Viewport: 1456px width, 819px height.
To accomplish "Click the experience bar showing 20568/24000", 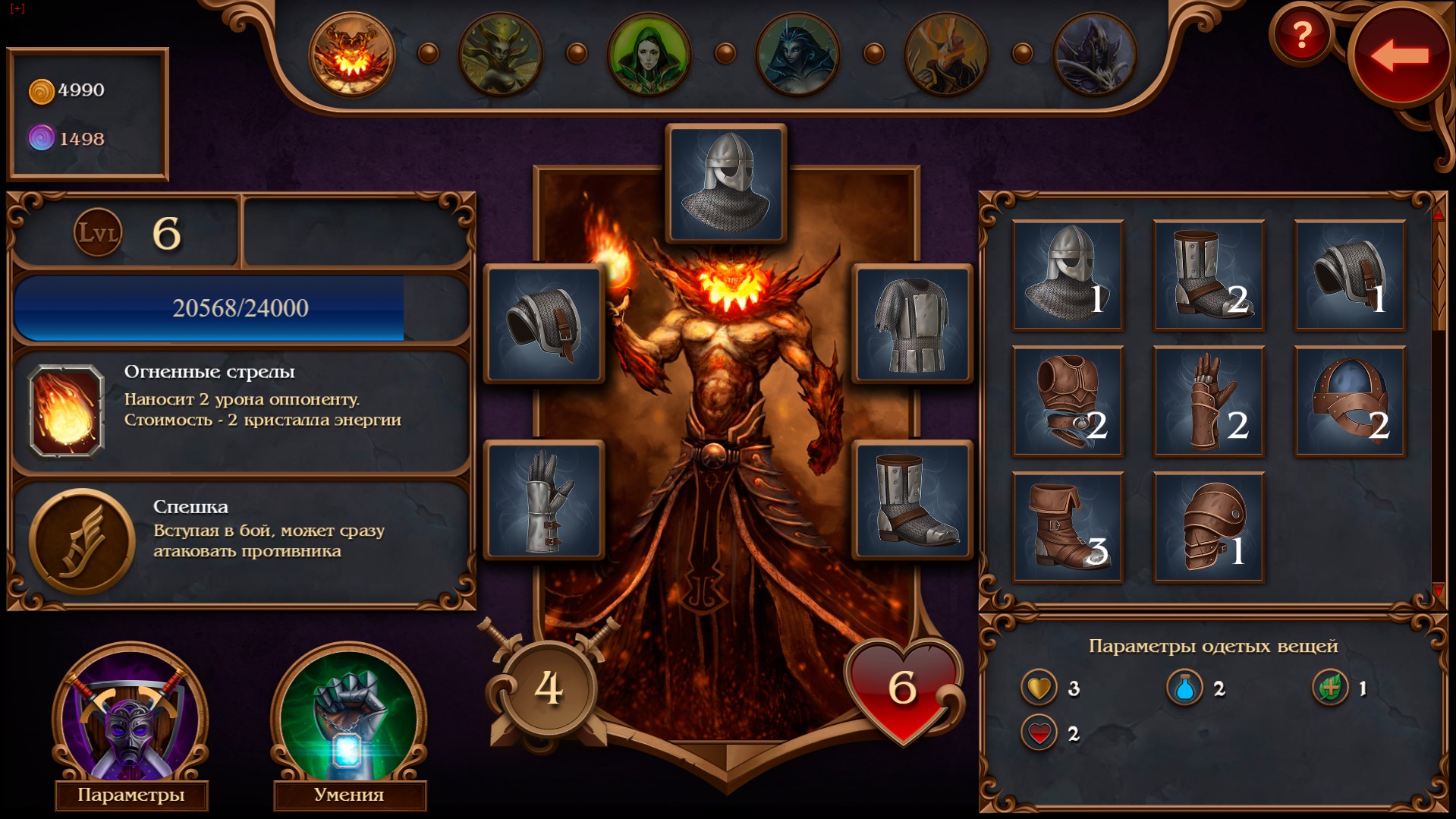I will [x=242, y=308].
